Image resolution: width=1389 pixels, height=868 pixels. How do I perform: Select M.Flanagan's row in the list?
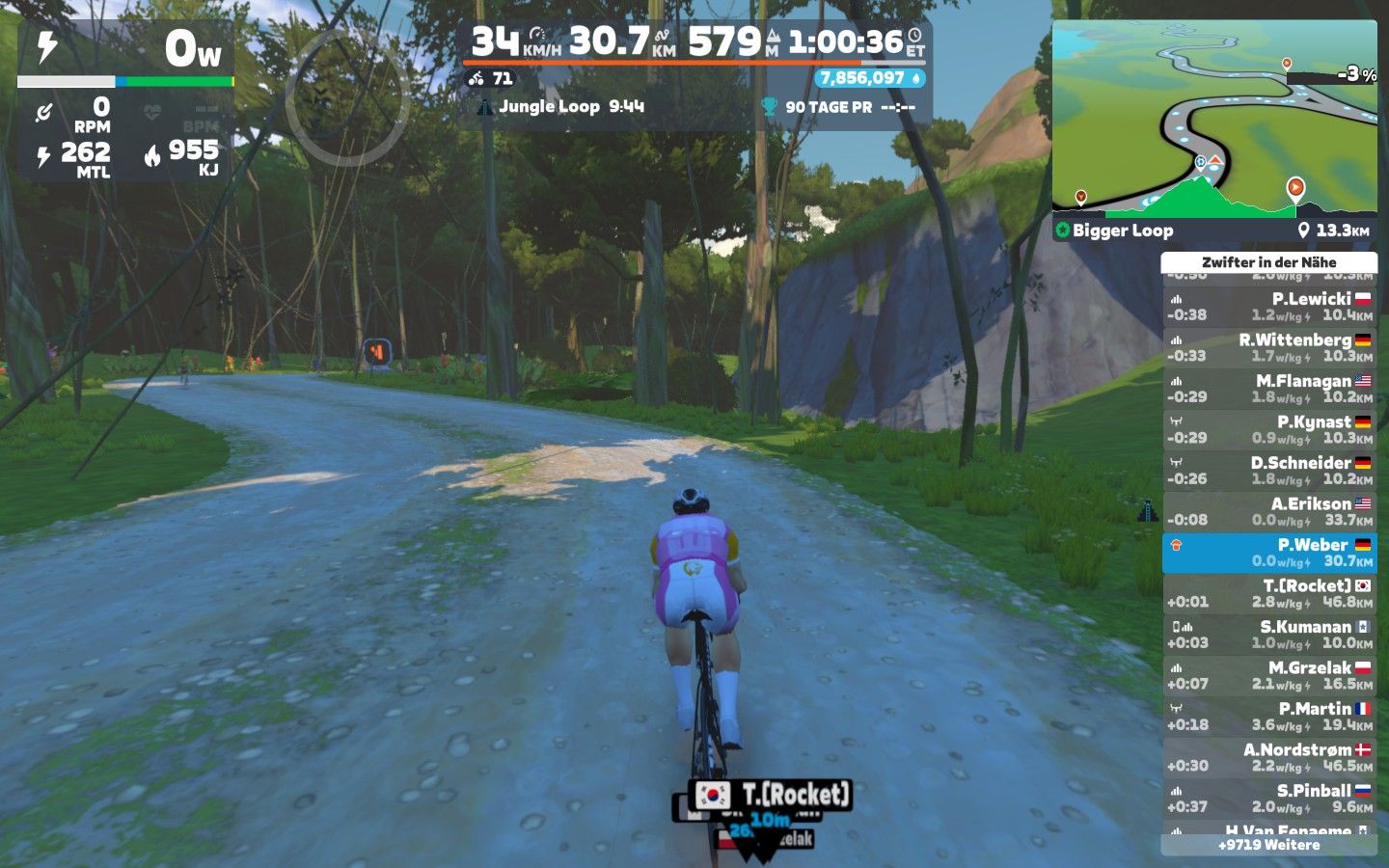pos(1268,389)
